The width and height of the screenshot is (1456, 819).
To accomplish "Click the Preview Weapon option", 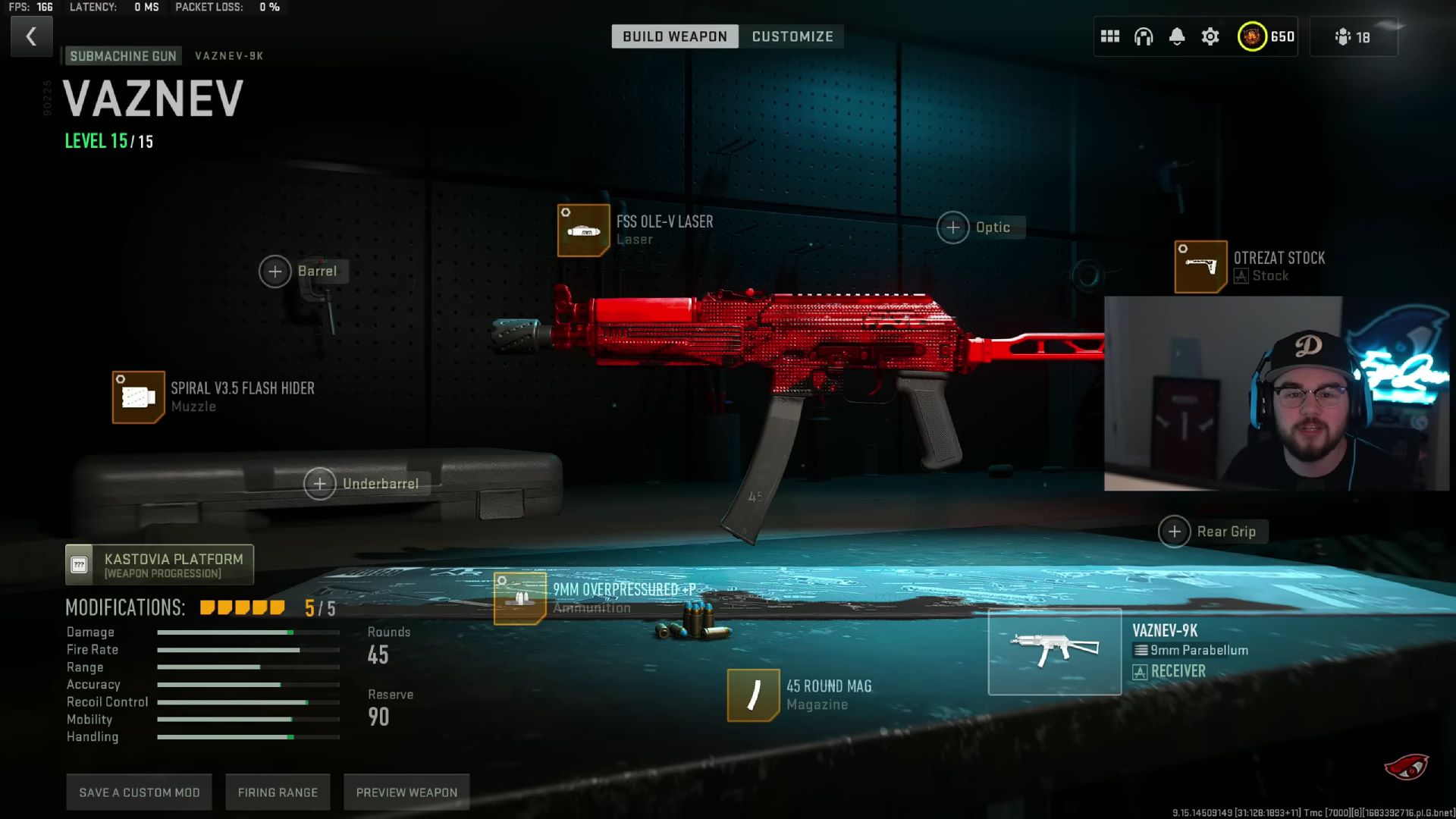I will pyautogui.click(x=406, y=791).
